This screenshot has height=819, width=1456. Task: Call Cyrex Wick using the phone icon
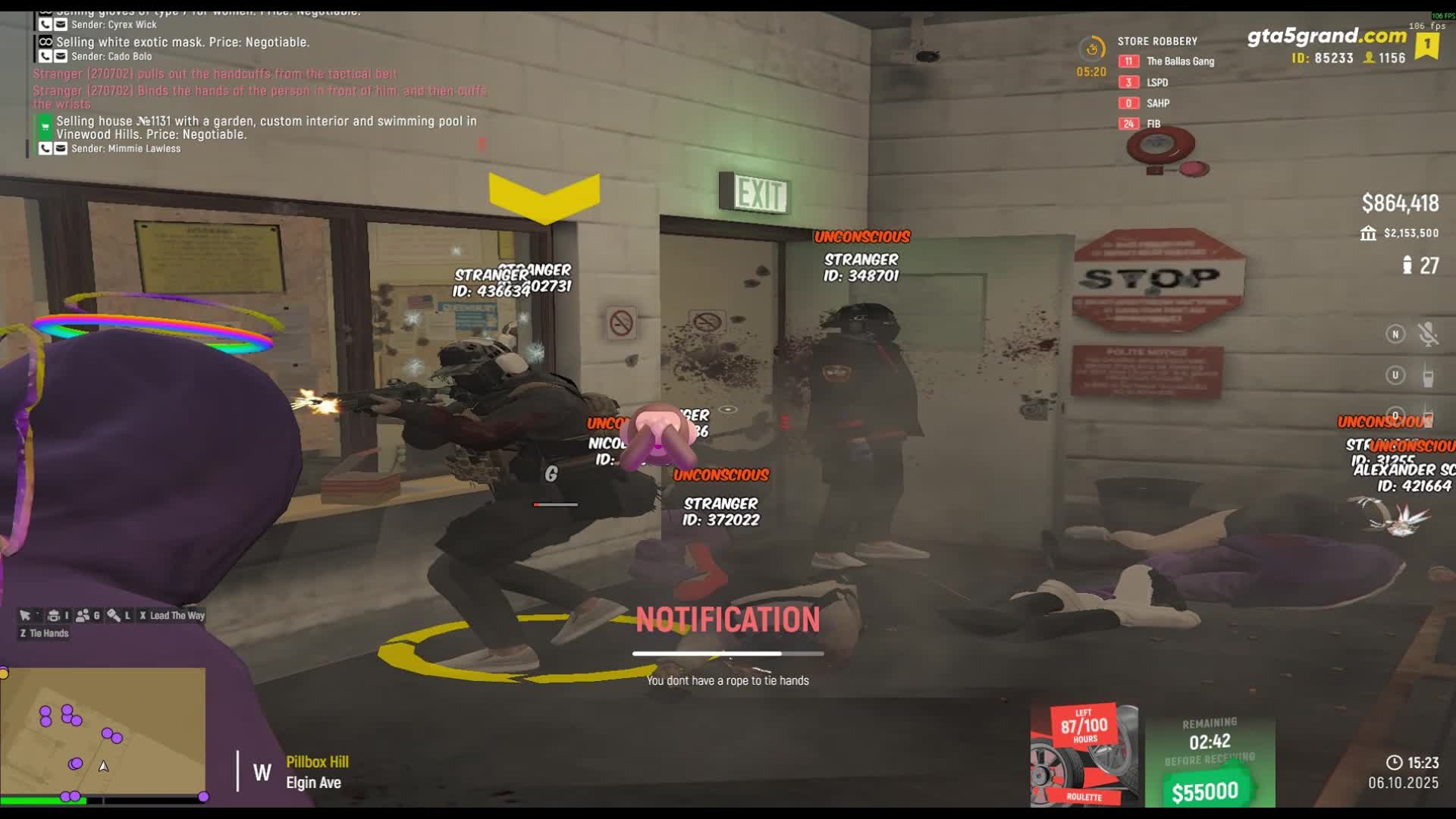[x=45, y=24]
